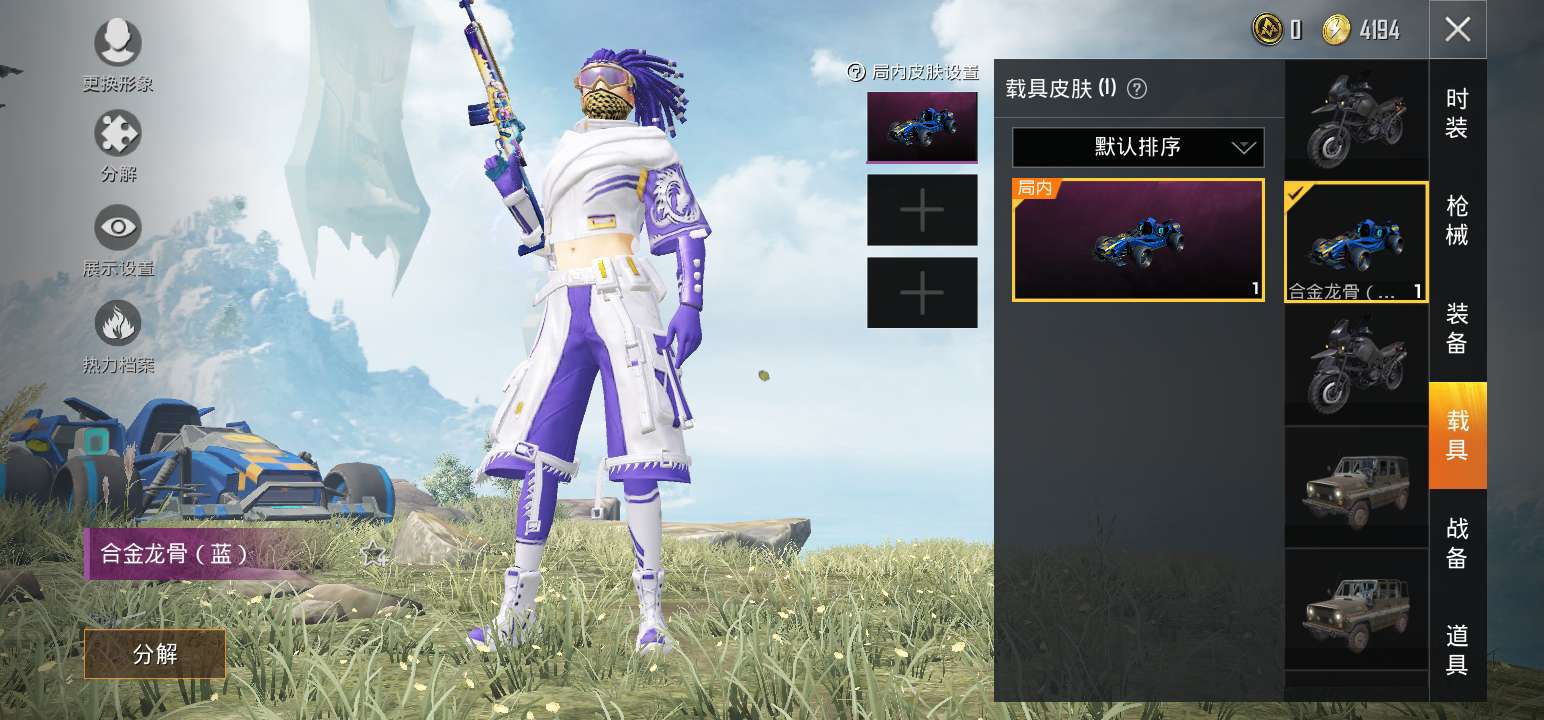Select the equipped in-match skin slot
The width and height of the screenshot is (1544, 720).
tap(921, 127)
